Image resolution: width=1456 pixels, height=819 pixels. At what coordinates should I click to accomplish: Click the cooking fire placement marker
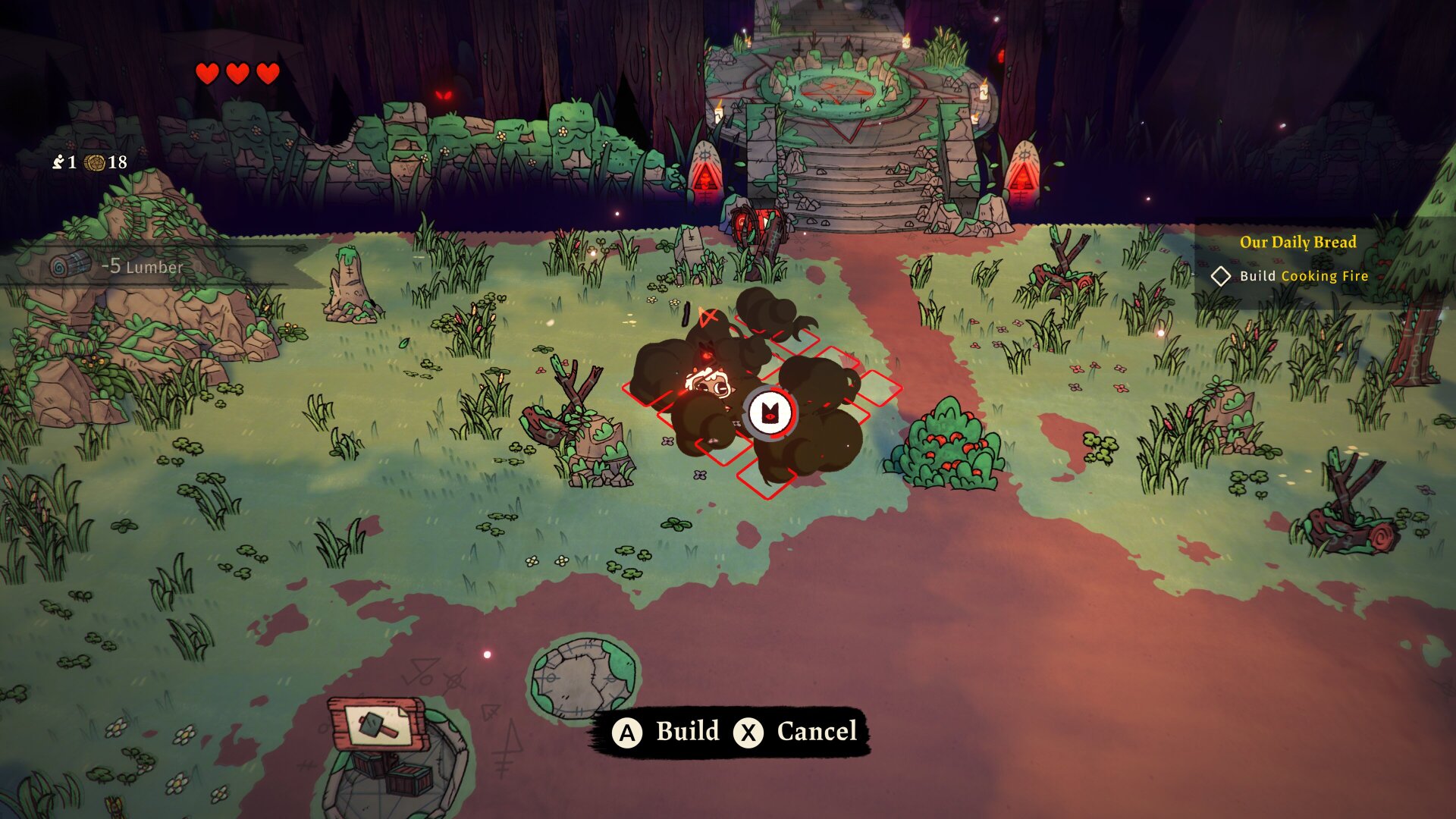(770, 413)
